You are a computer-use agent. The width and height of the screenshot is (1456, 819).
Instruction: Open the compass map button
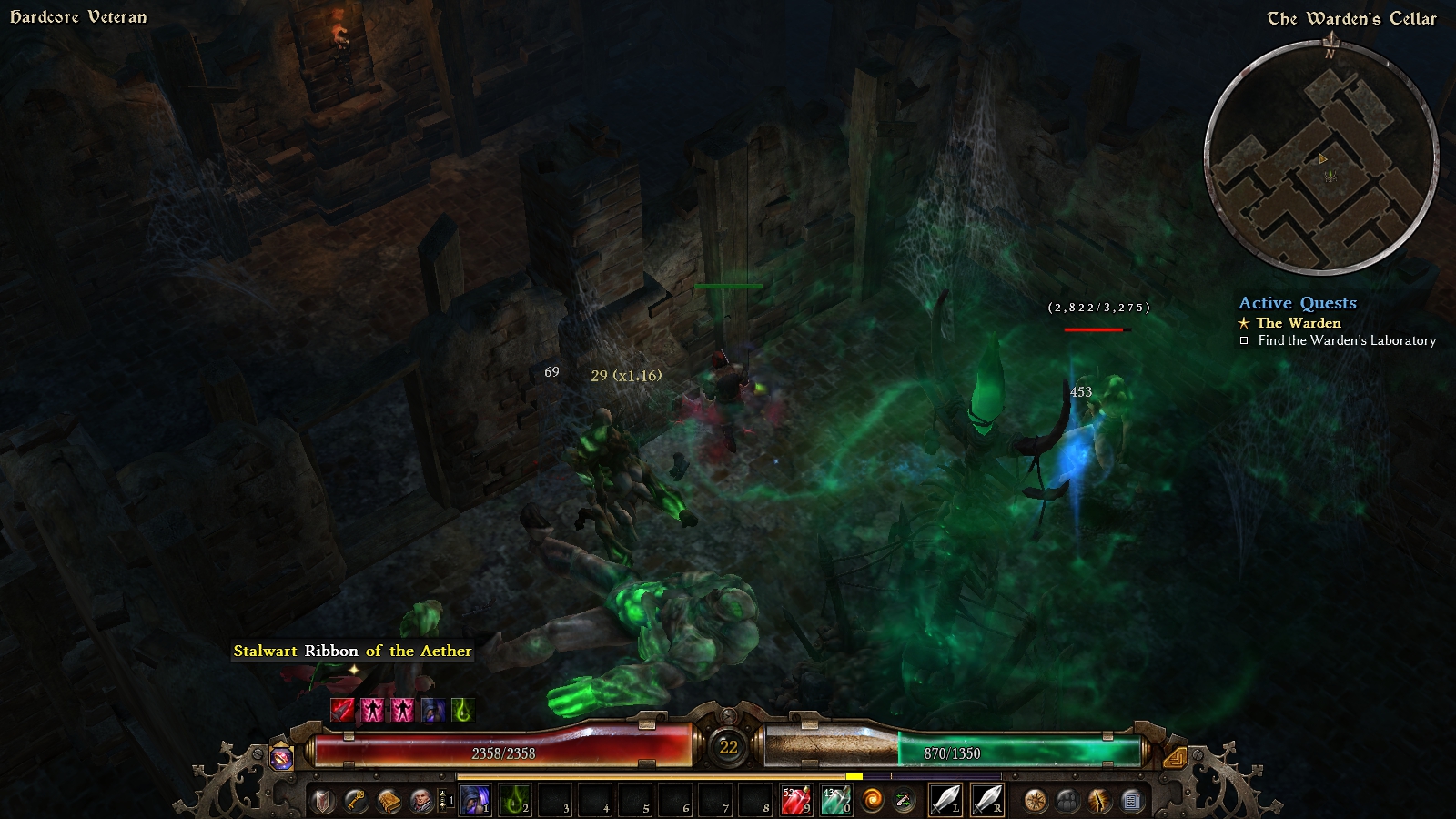coord(1035,801)
